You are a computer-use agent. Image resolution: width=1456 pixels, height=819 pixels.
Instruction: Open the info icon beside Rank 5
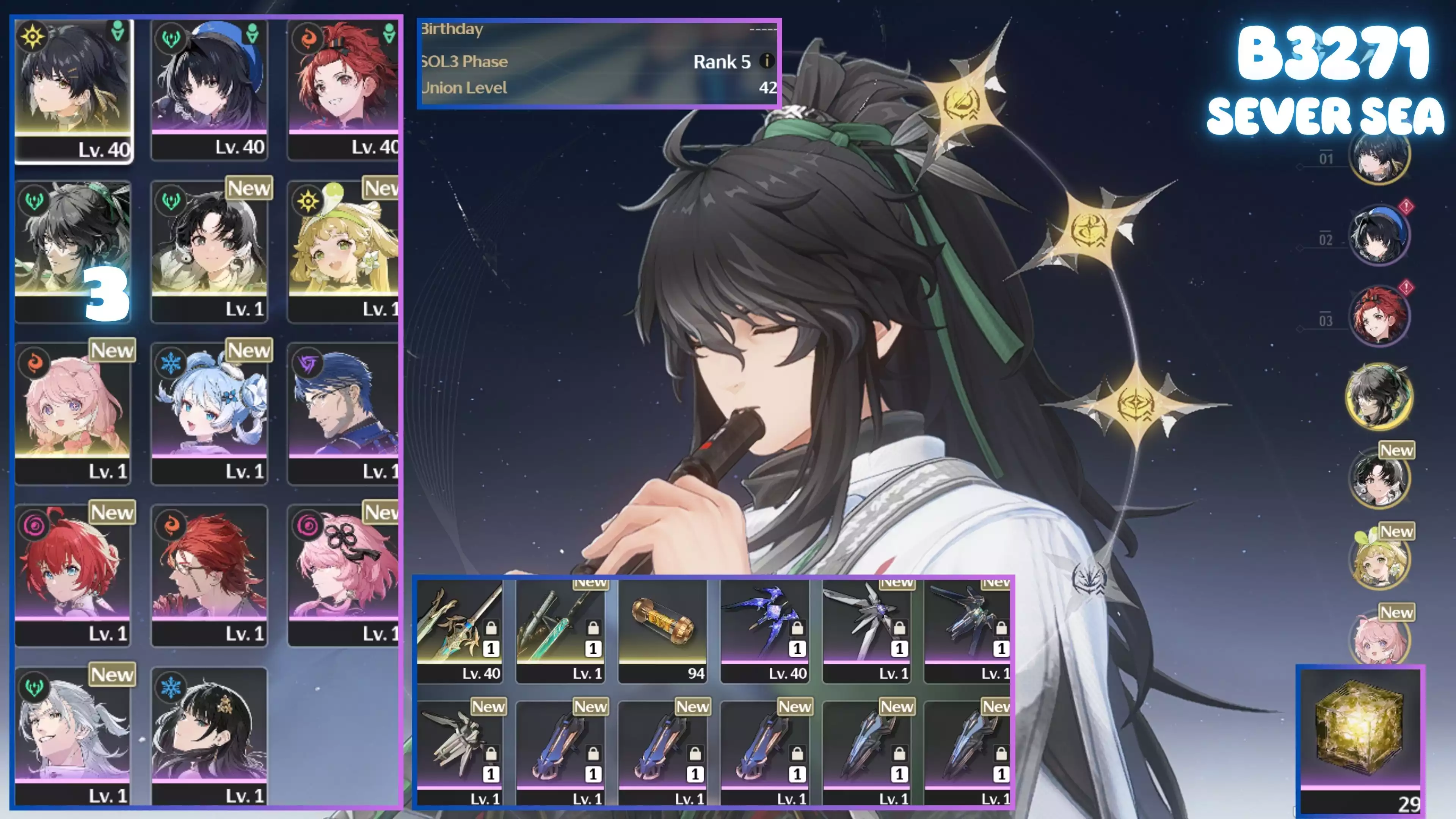[766, 61]
